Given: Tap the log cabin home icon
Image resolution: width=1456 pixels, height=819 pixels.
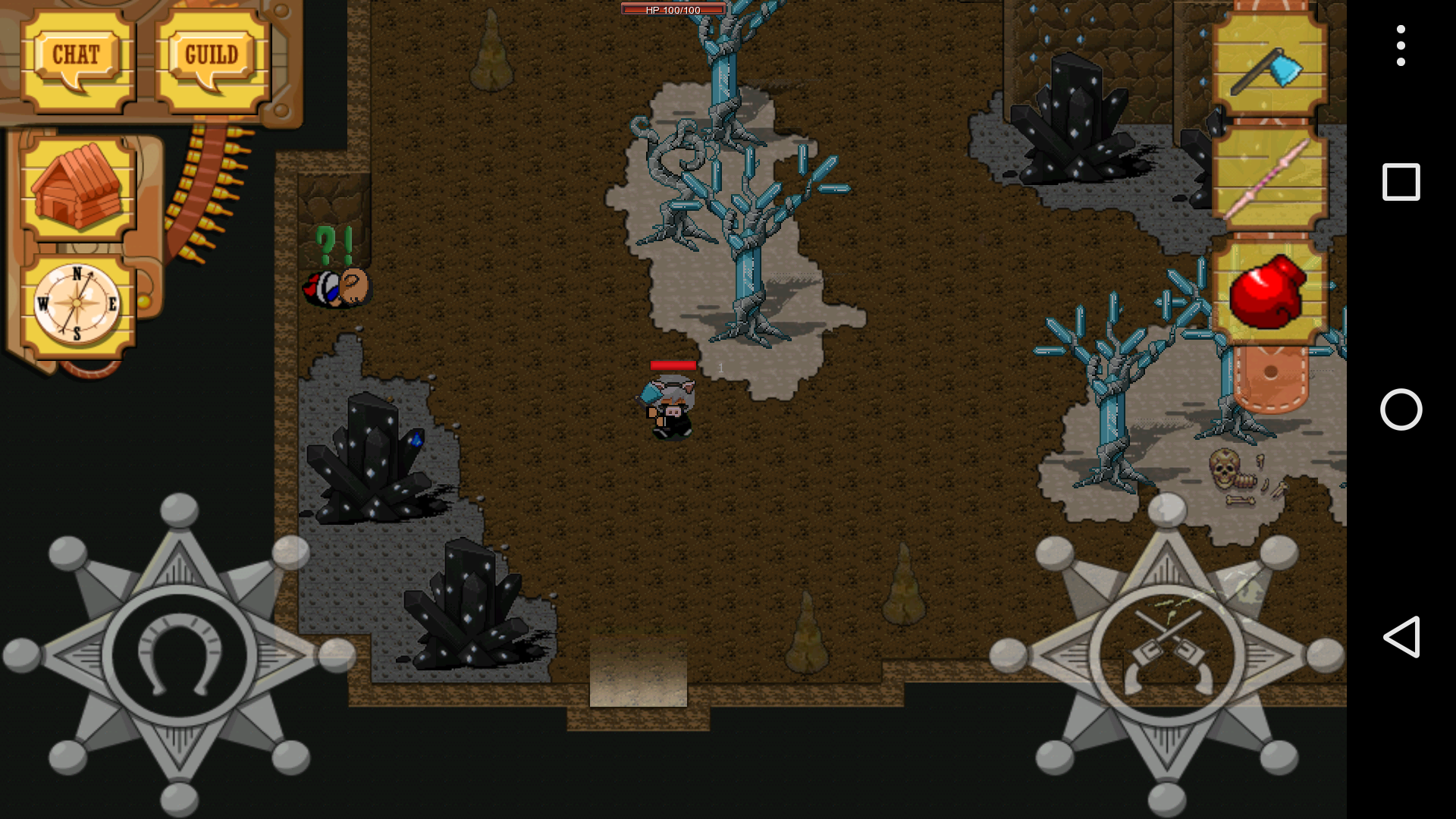Looking at the screenshot, I should 77,187.
